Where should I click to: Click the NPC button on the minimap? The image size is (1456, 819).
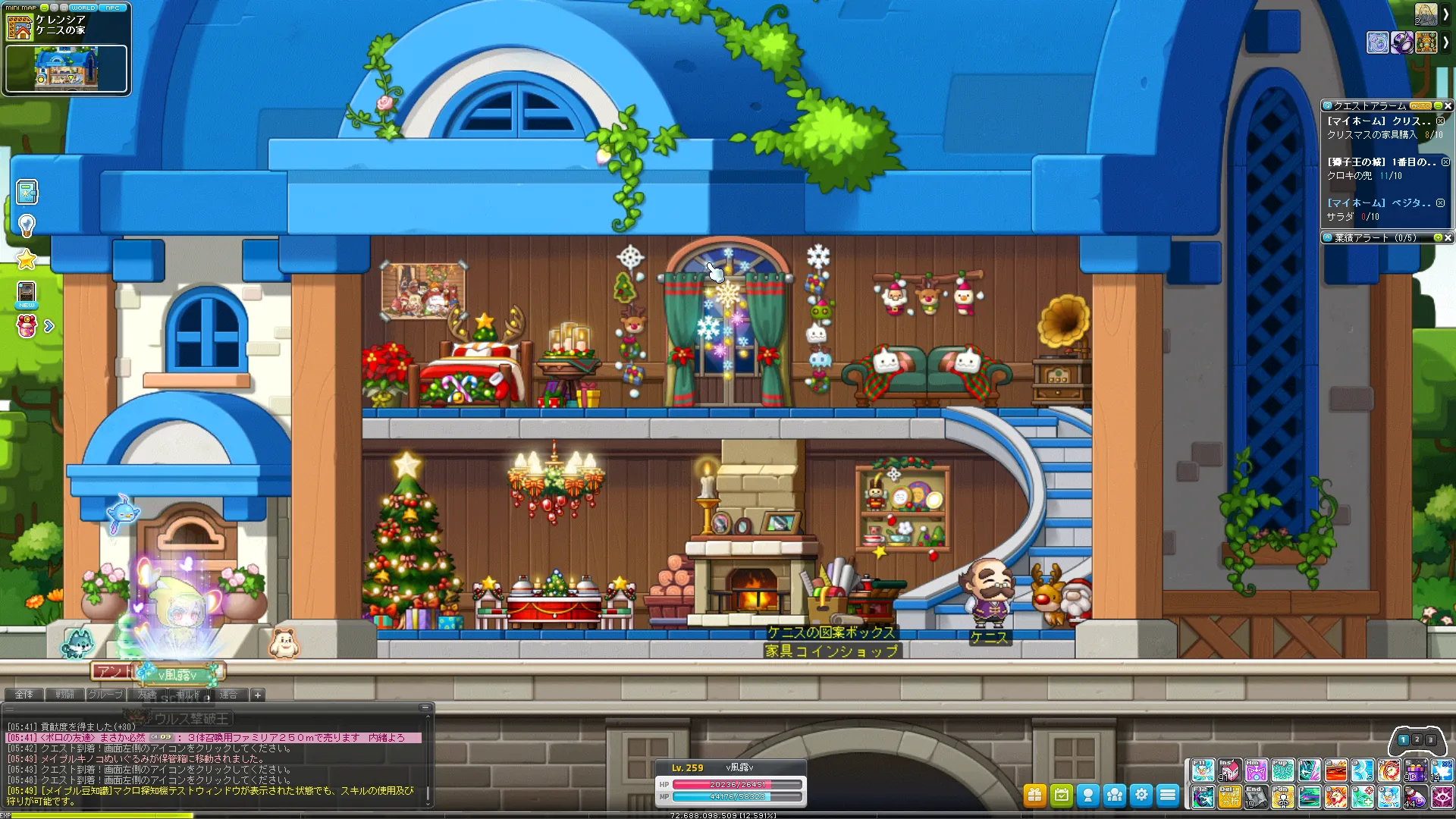113,8
